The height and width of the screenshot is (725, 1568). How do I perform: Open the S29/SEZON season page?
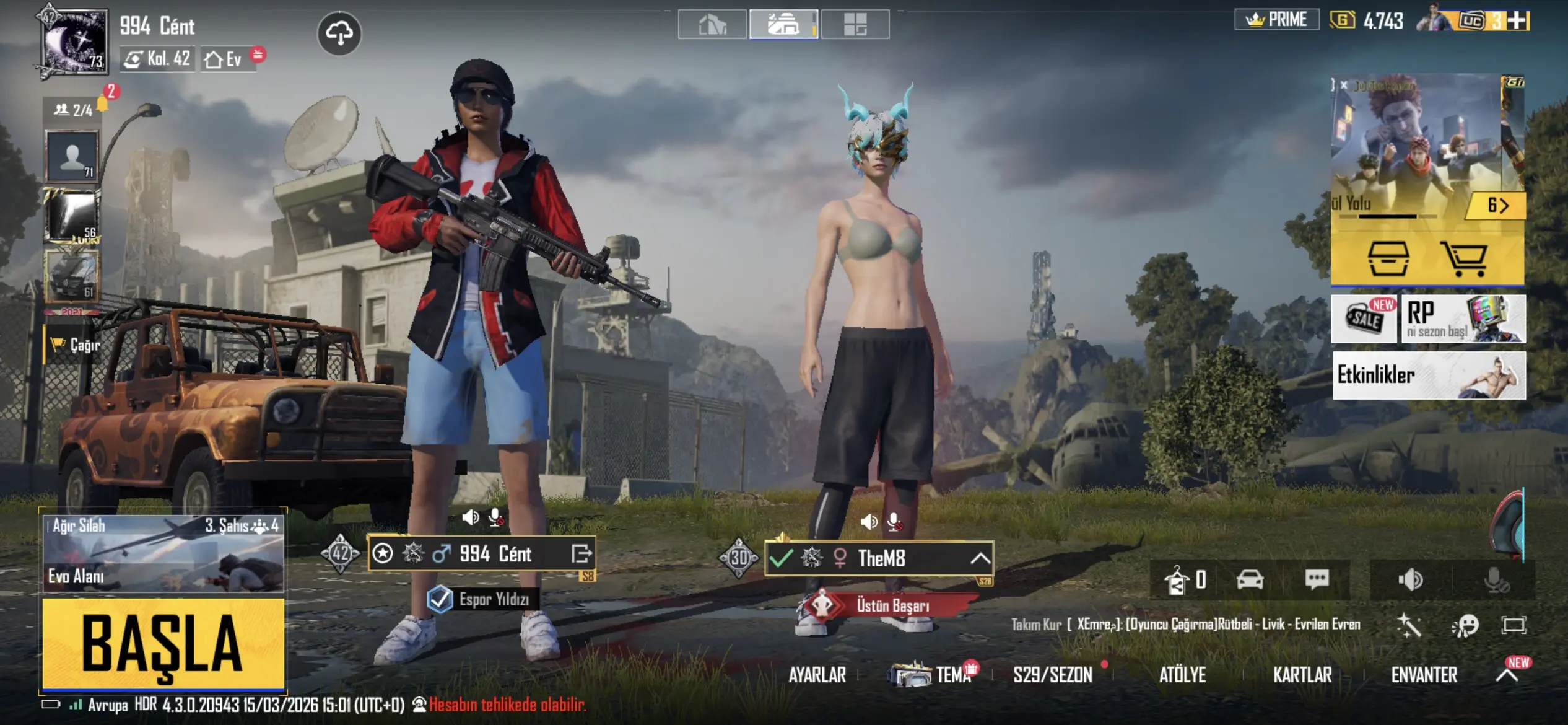tap(1053, 675)
